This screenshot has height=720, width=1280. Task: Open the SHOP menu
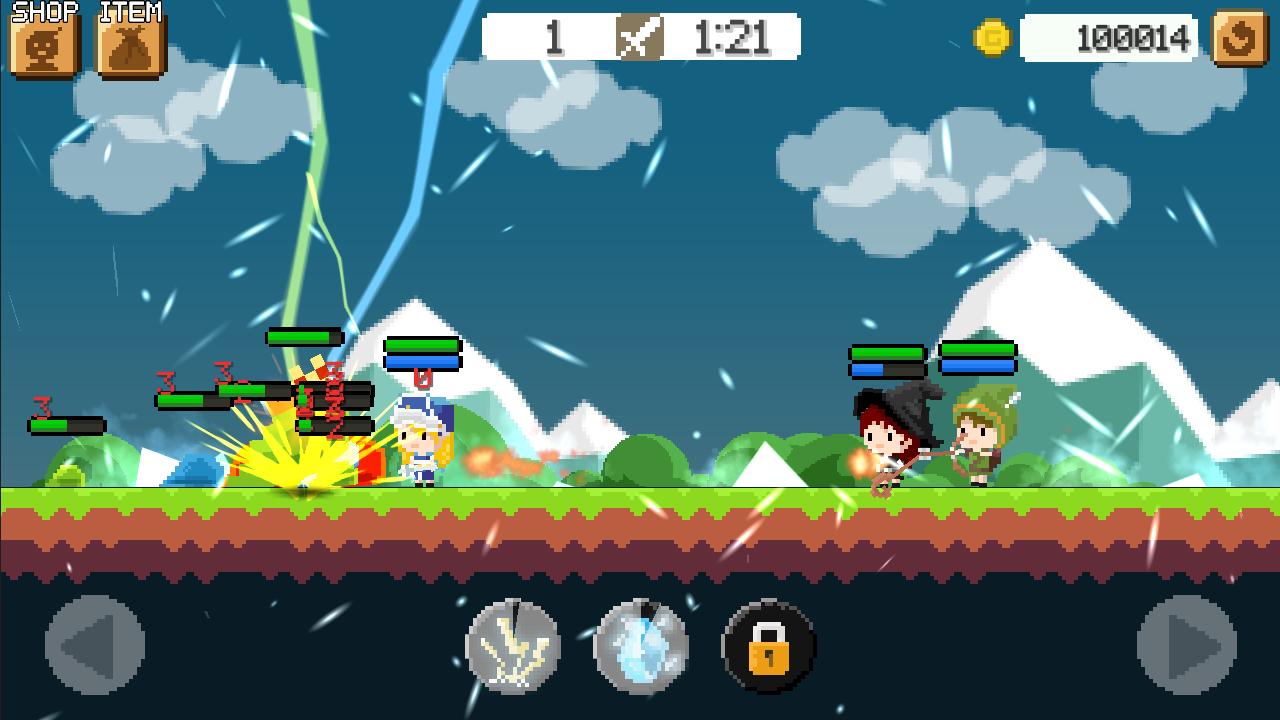point(44,45)
